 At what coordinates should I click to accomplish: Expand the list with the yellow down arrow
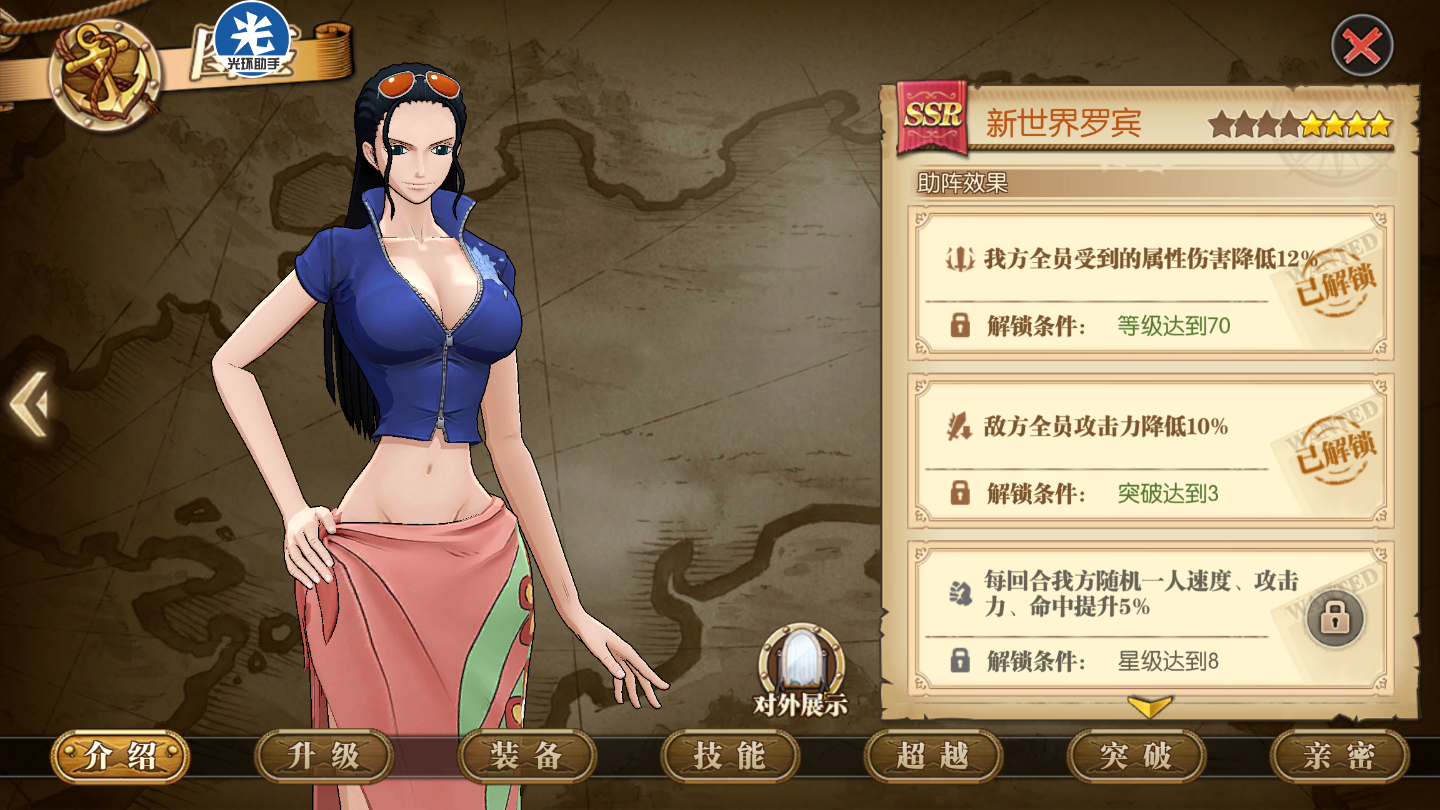pyautogui.click(x=1149, y=707)
